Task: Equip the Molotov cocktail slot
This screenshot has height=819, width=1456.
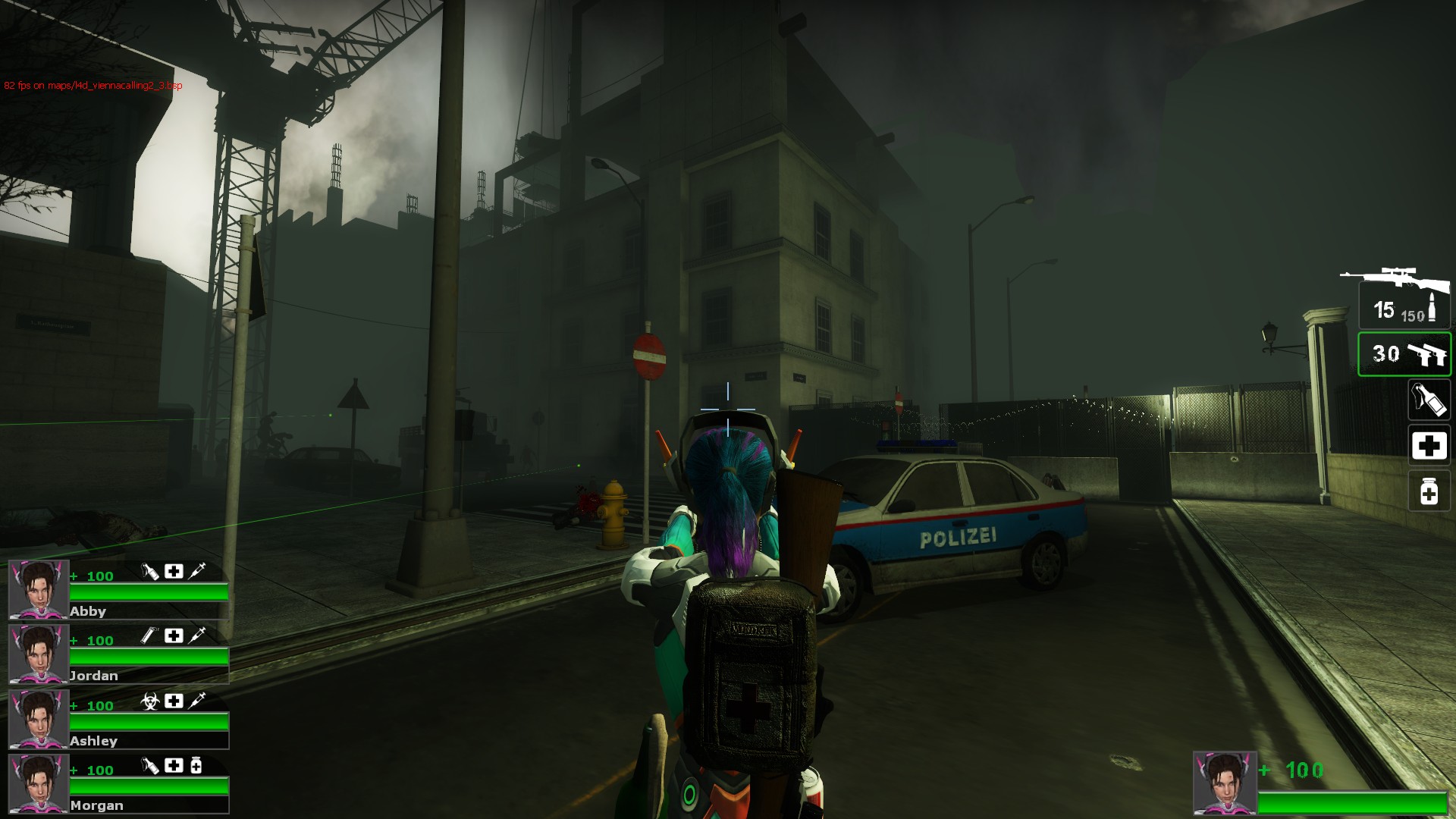Action: 1429,400
